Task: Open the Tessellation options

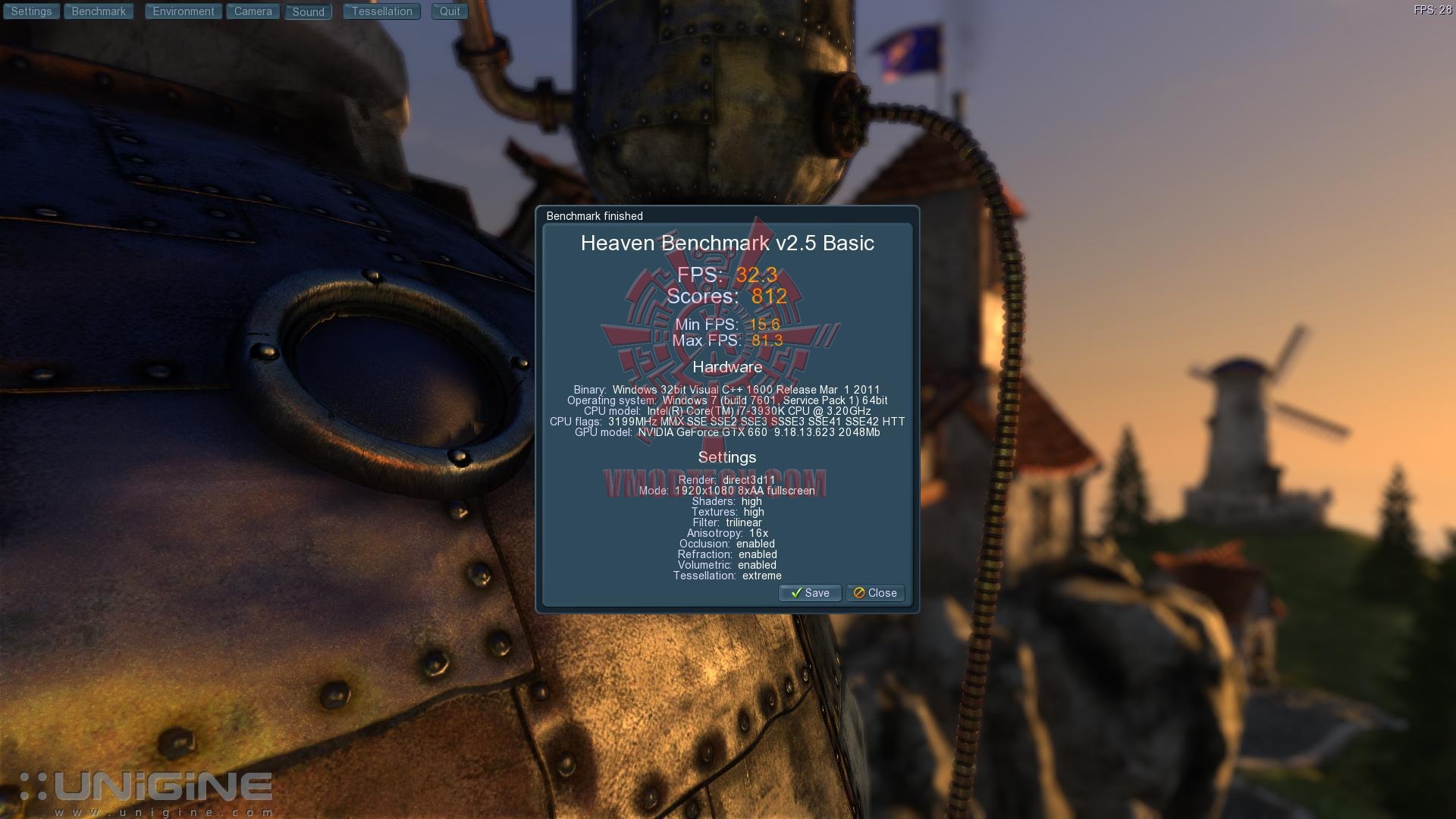Action: [x=381, y=11]
